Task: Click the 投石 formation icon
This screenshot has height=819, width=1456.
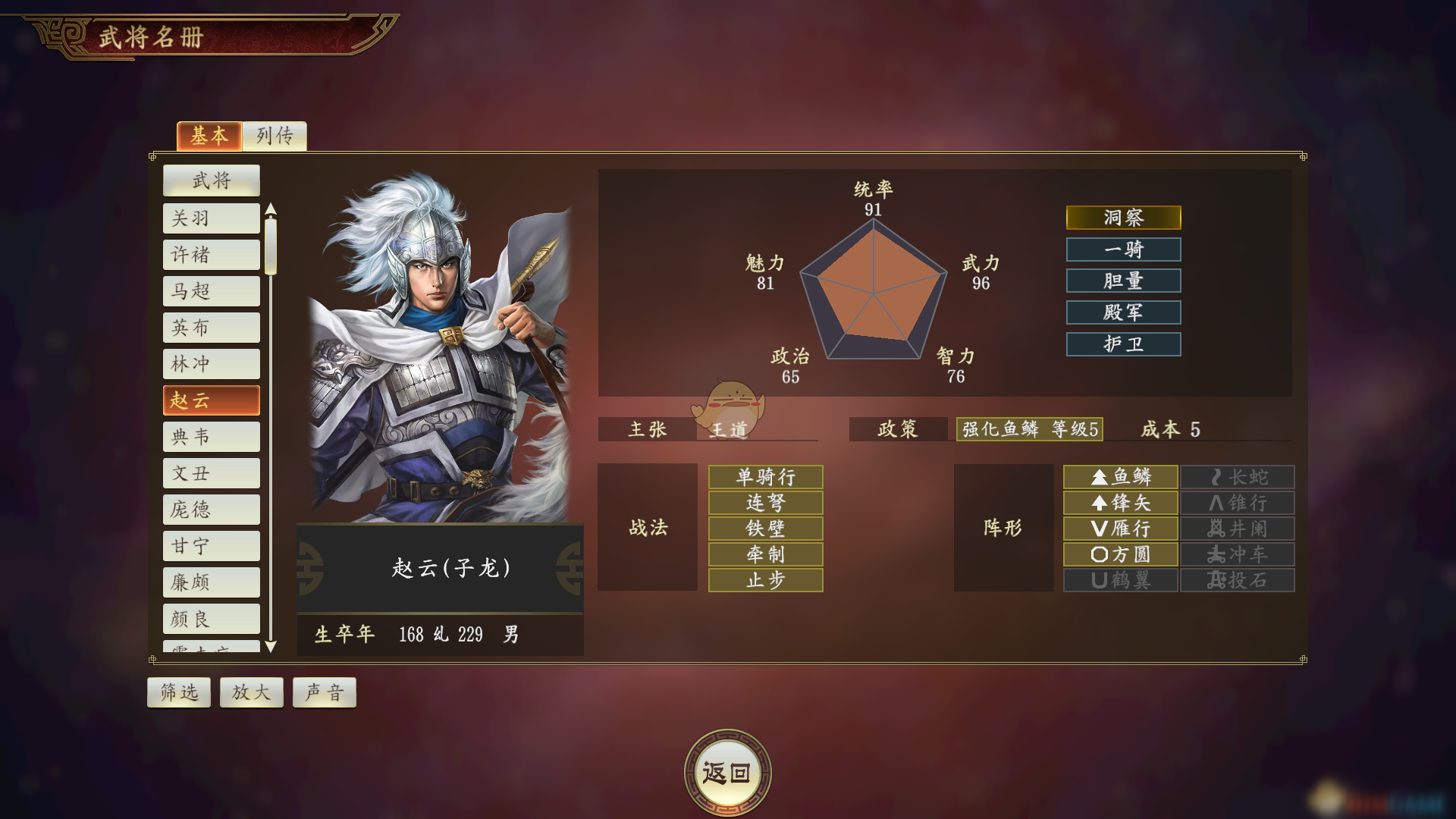Action: tap(1237, 580)
